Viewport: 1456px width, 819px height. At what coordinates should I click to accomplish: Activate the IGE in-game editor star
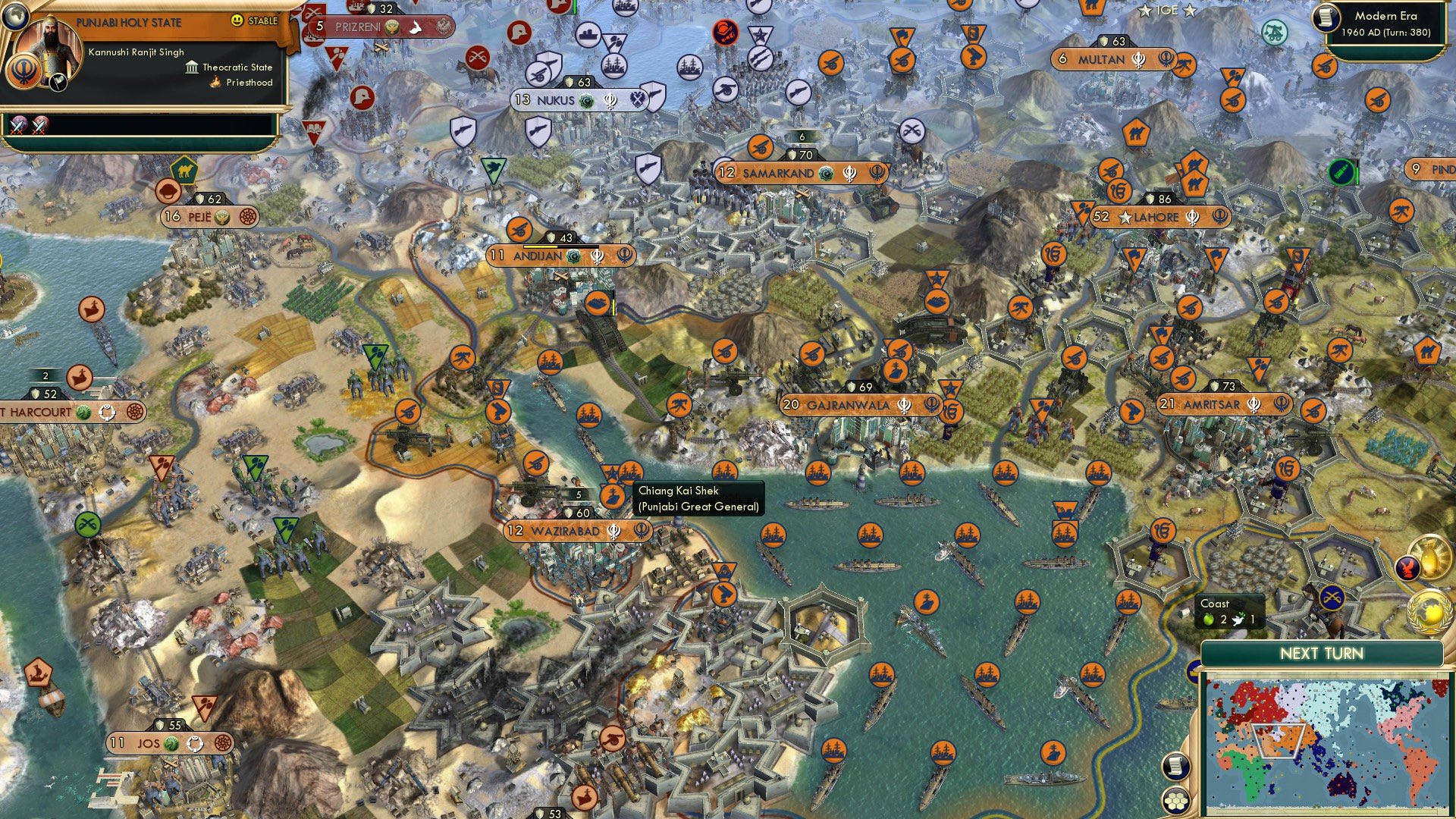click(1145, 11)
